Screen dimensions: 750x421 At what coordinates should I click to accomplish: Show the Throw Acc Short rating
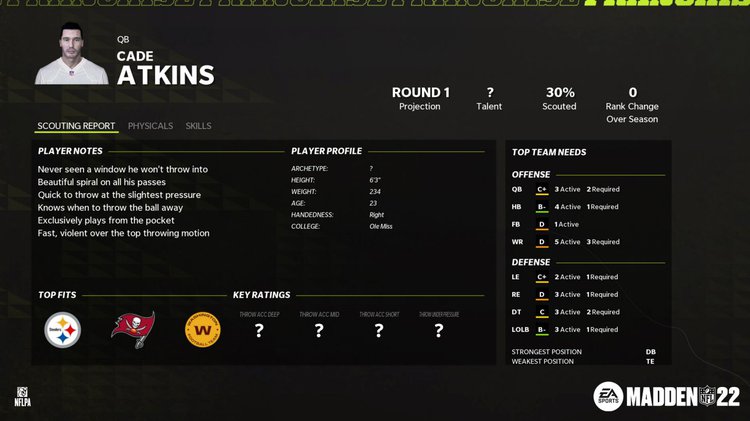[379, 330]
